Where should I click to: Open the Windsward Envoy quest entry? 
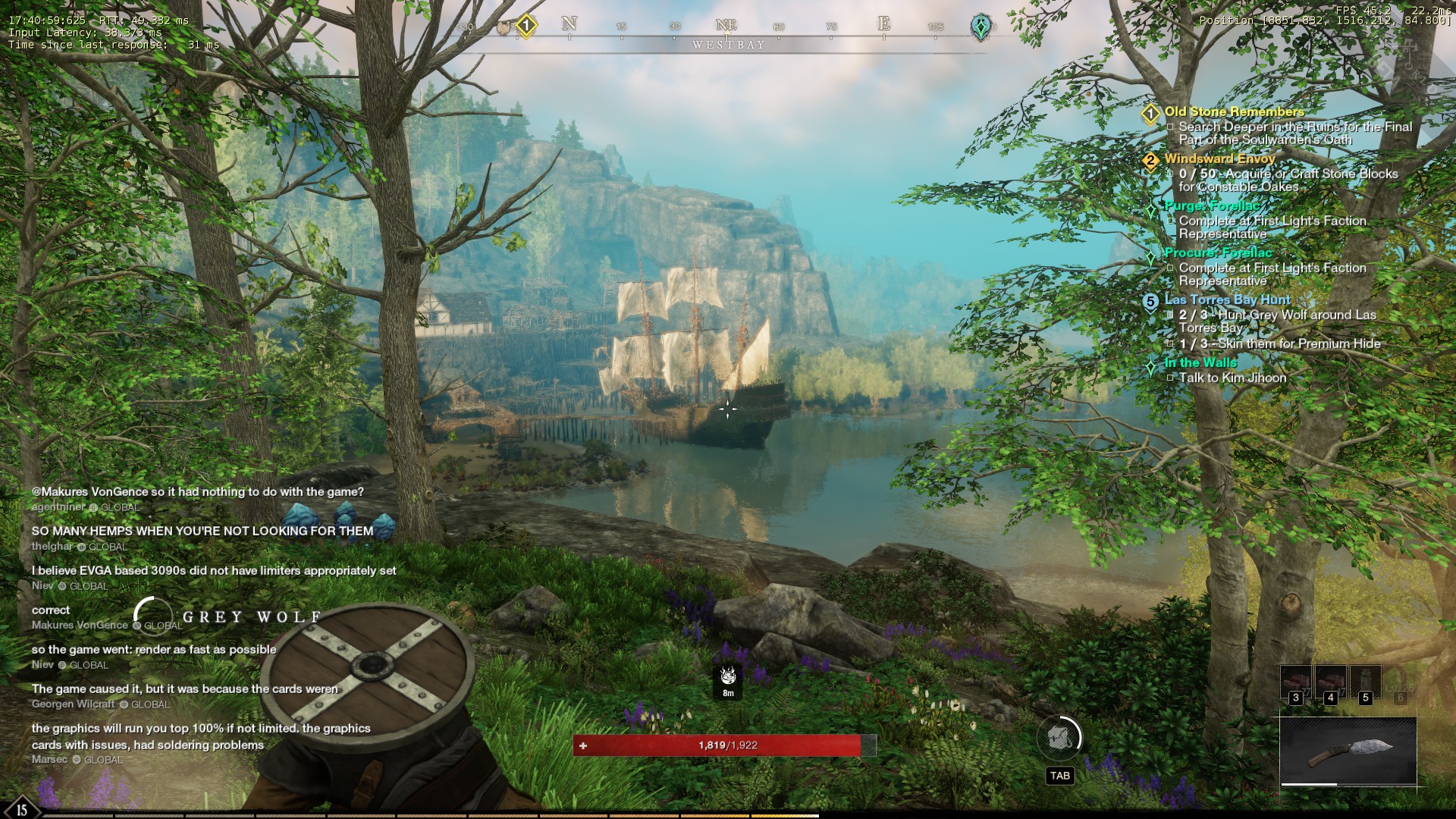click(x=1219, y=159)
